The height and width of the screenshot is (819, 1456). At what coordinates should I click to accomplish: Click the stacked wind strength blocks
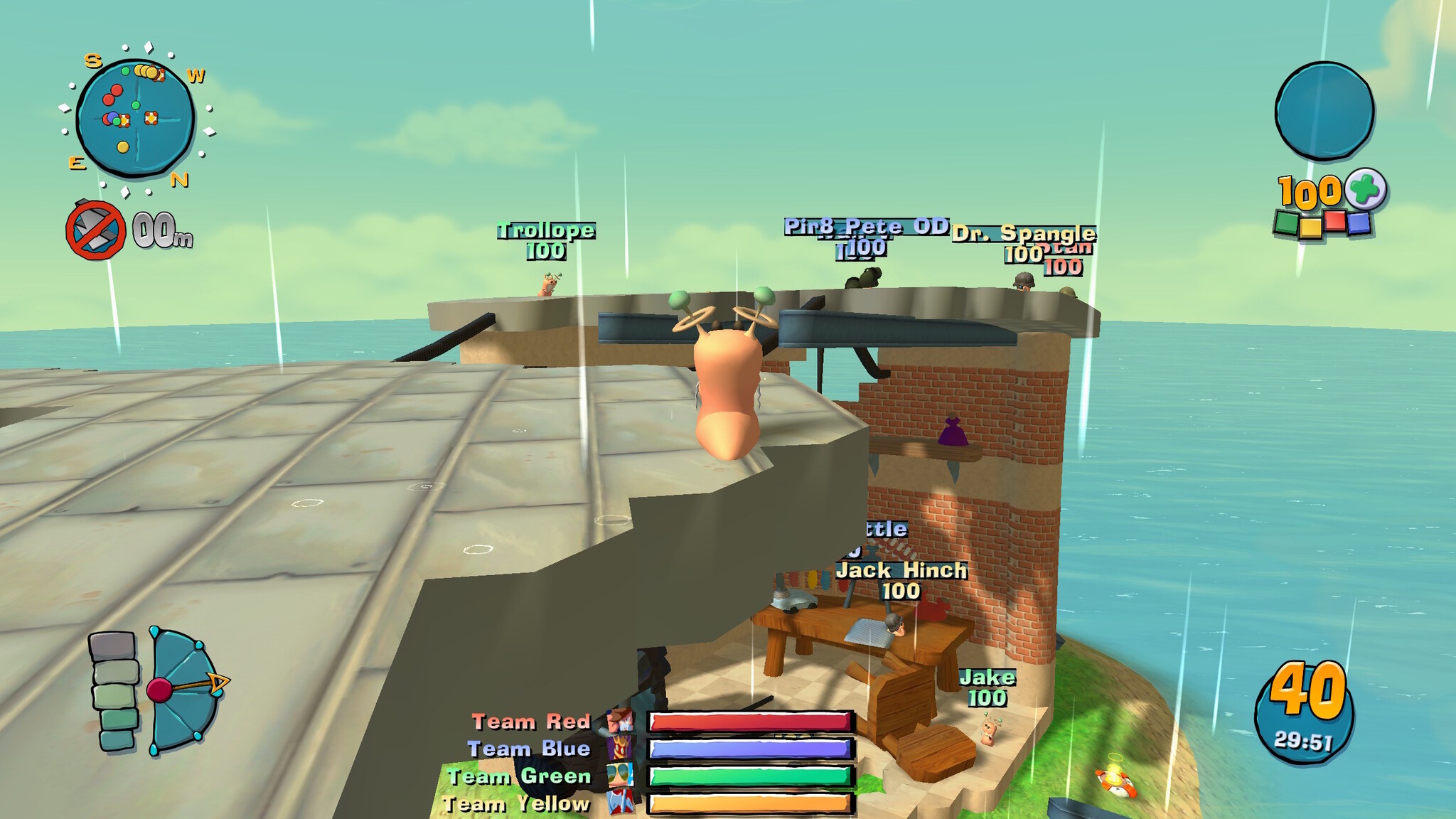click(114, 691)
